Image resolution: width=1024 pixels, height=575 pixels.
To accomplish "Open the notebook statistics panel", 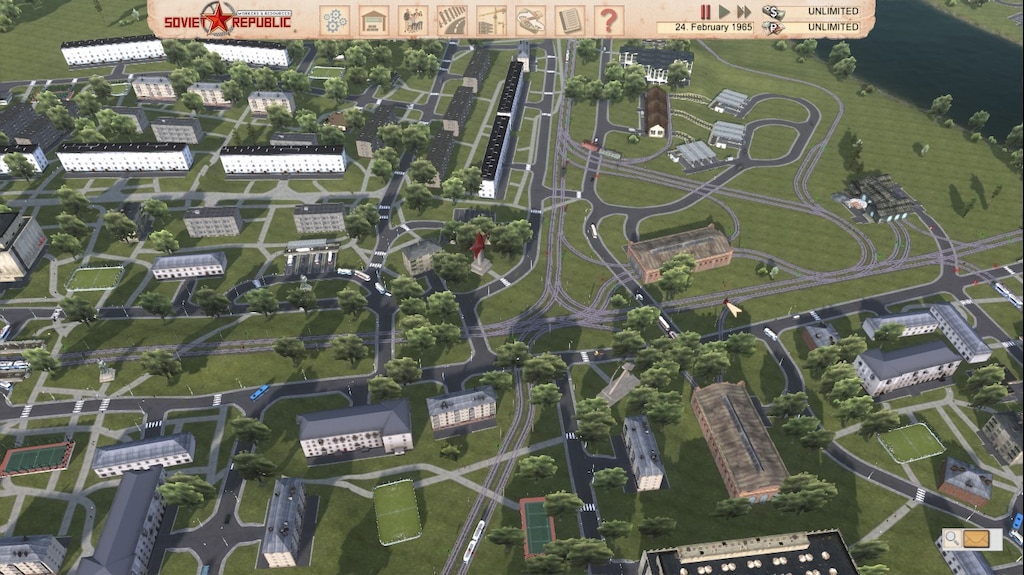I will click(x=569, y=20).
